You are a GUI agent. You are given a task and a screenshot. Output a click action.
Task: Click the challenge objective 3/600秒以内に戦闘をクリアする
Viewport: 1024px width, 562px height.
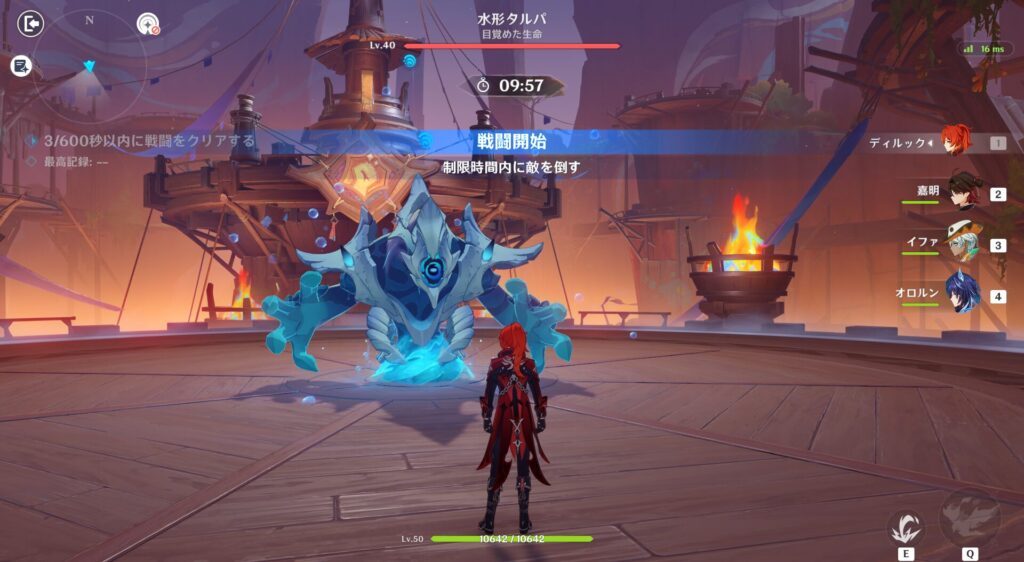[140, 141]
